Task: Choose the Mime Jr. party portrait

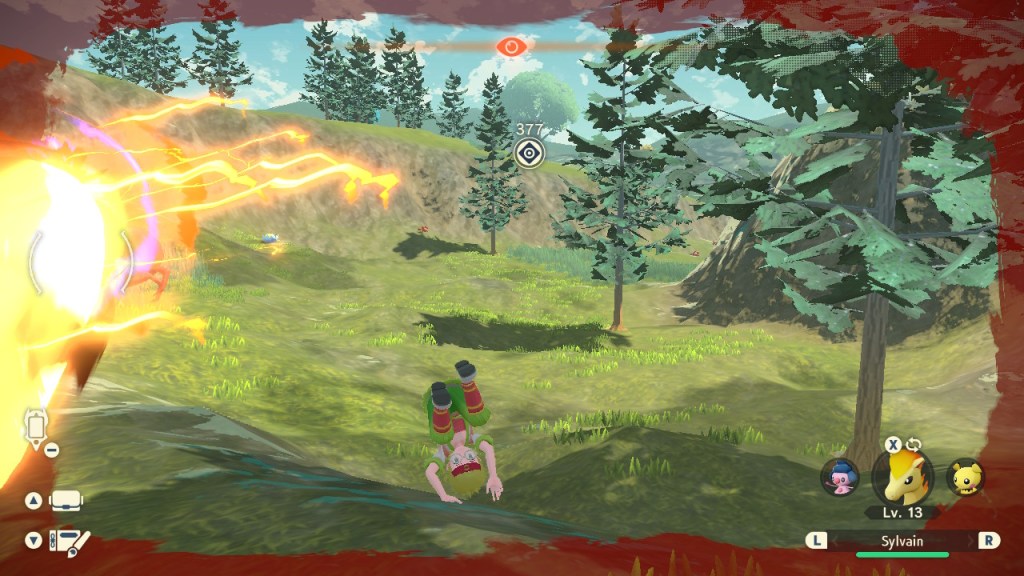Action: [839, 477]
